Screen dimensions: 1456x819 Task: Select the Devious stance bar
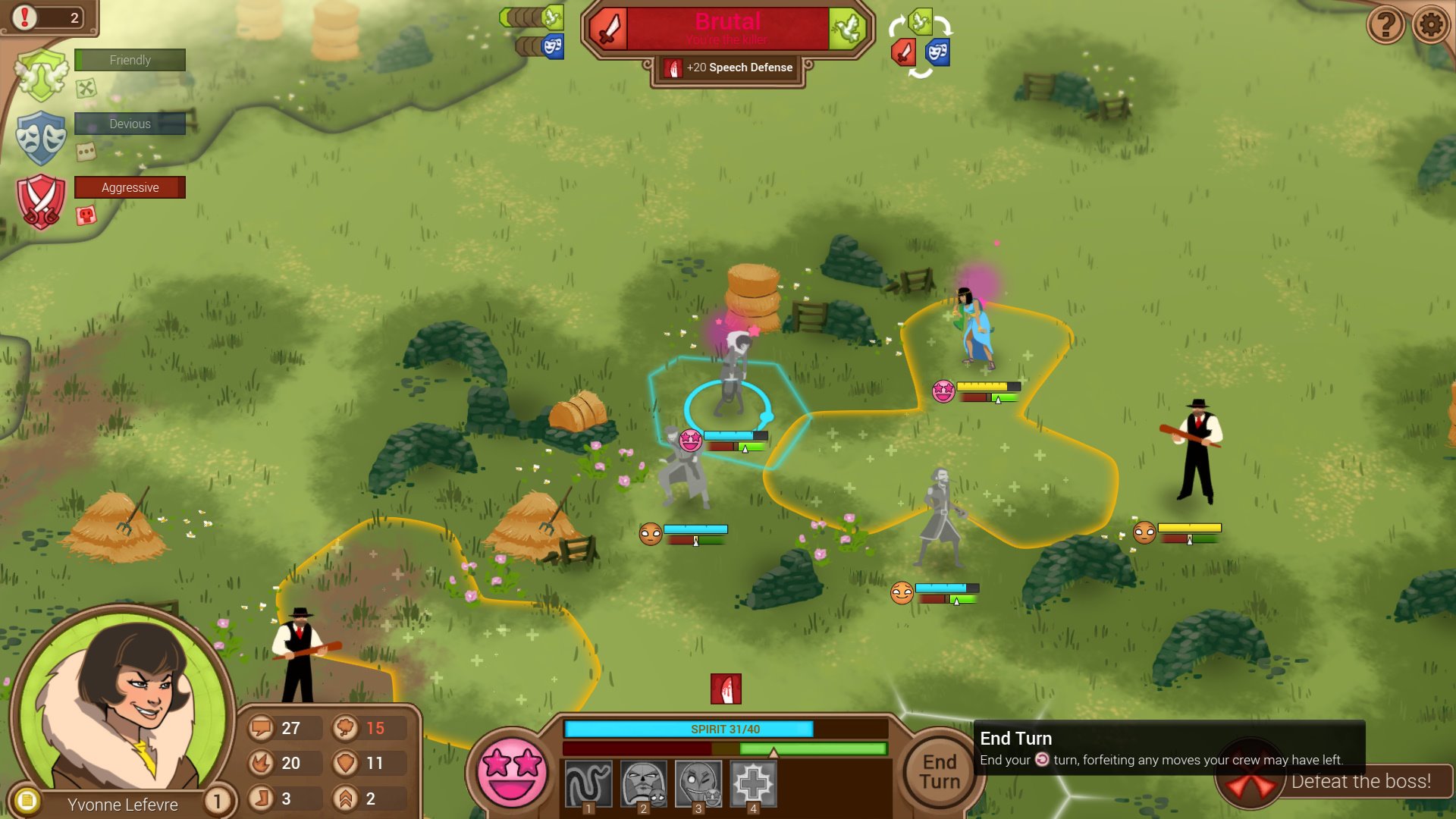[130, 124]
